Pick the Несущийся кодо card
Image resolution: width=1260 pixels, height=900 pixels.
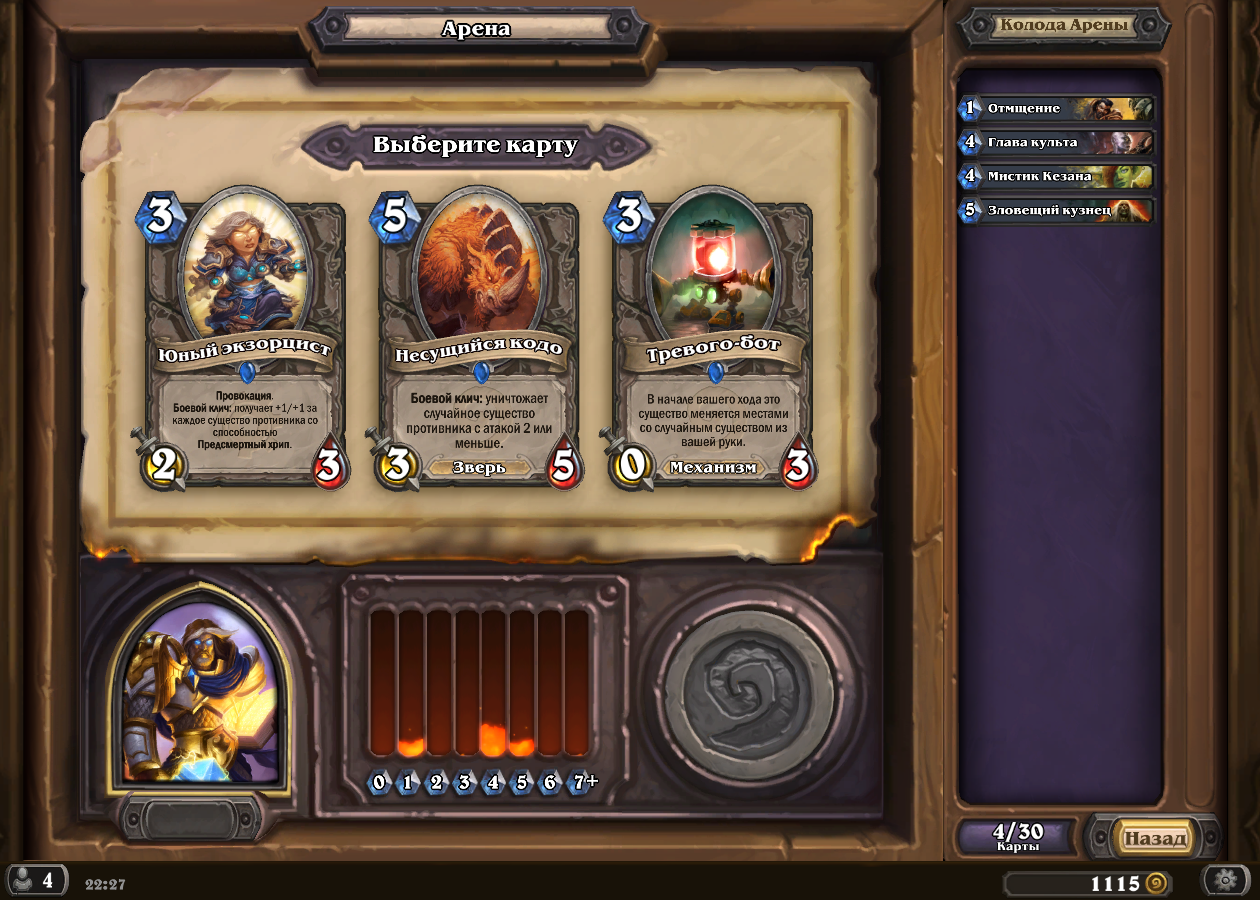click(x=478, y=340)
